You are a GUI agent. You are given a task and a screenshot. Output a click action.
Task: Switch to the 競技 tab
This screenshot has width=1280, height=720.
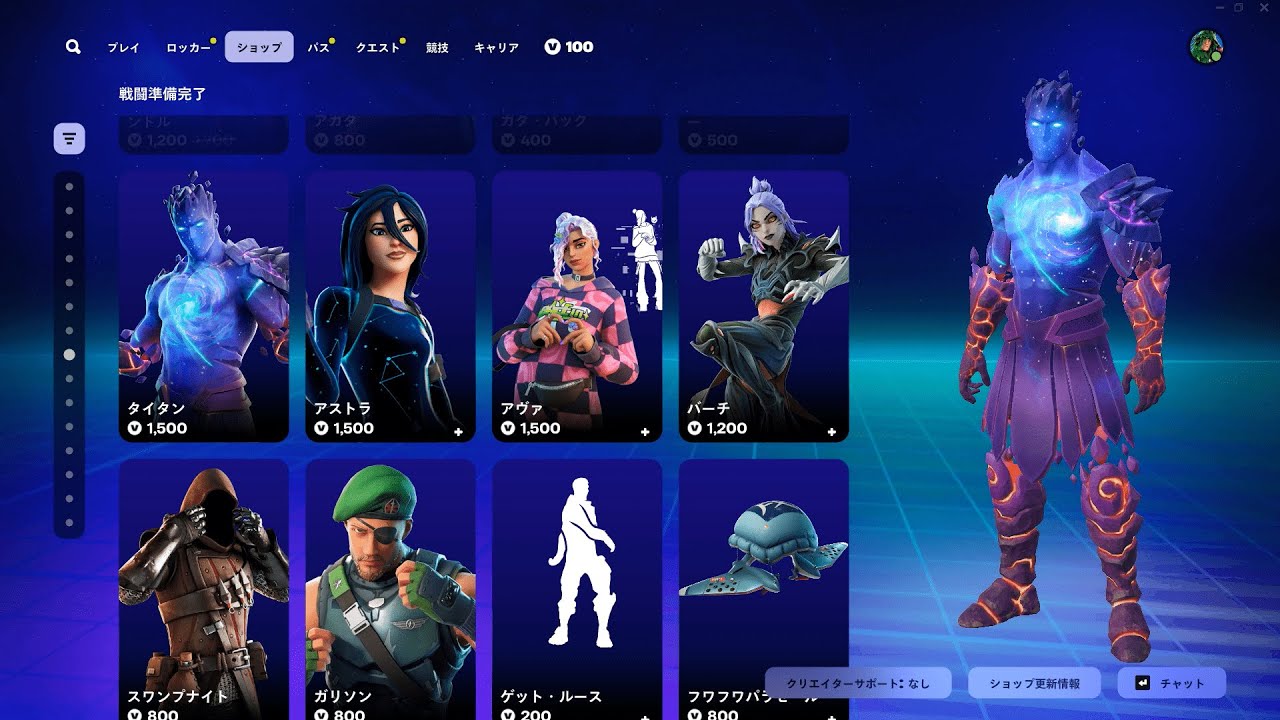pyautogui.click(x=437, y=47)
